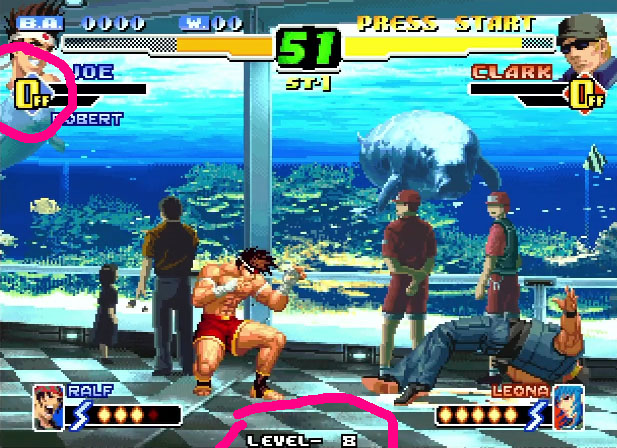Screen dimensions: 617x448
Task: Click the Off indicator beside Joe's name
Action: (31, 94)
